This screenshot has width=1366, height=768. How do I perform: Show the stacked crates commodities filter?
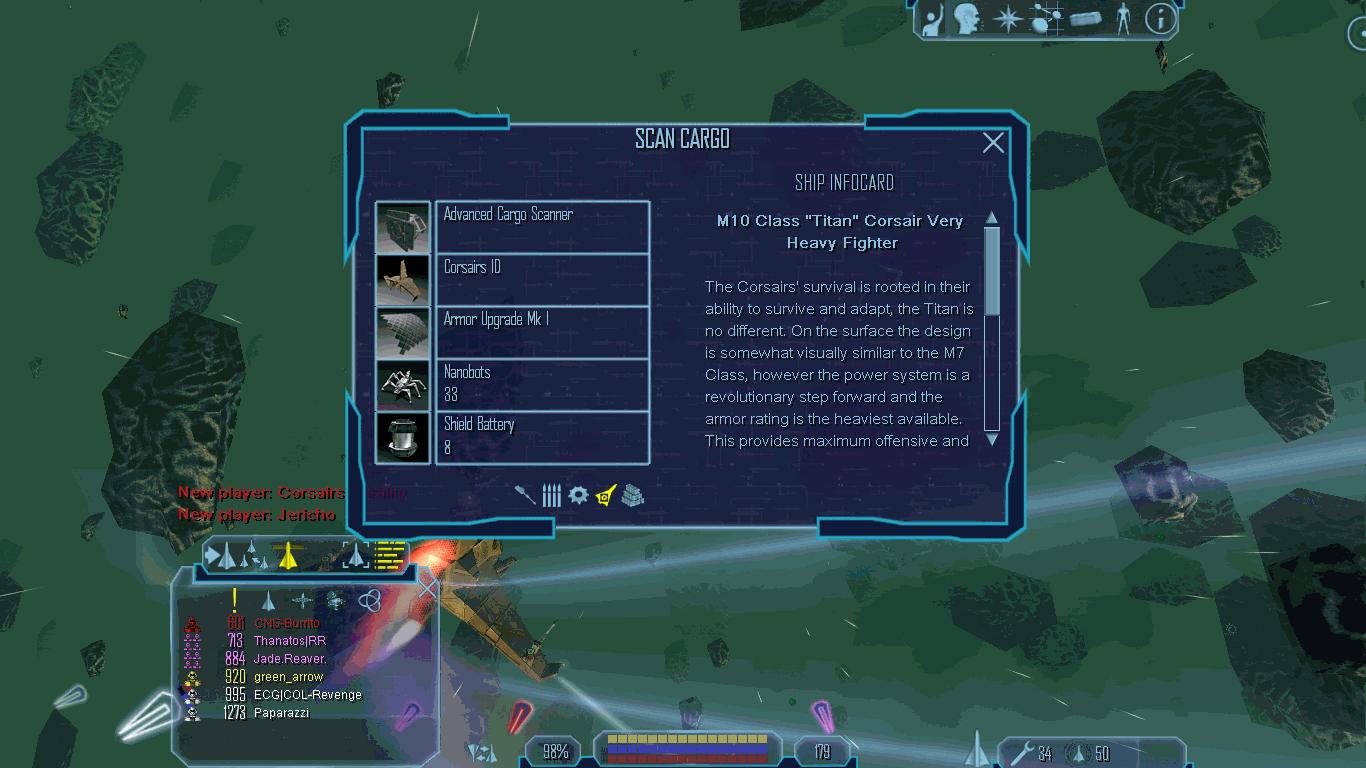click(x=633, y=494)
